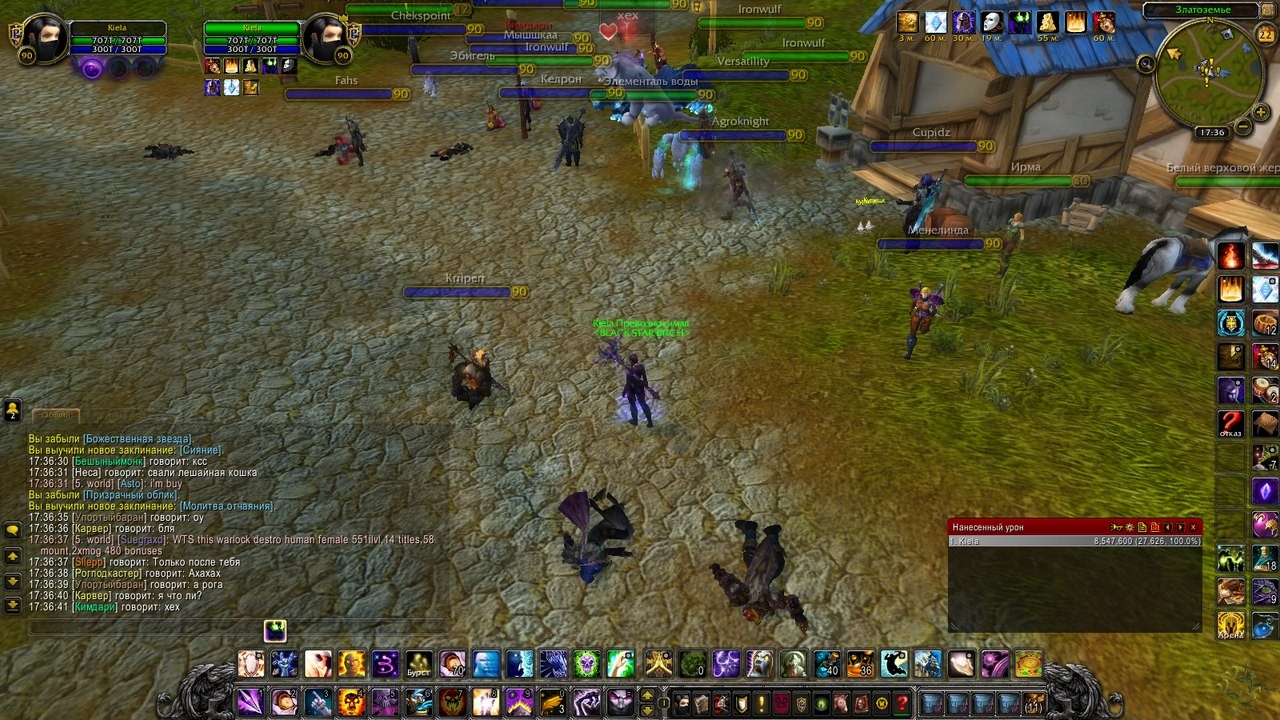Open the main backpack bag slot
This screenshot has height=720, width=1280.
coord(1033,703)
